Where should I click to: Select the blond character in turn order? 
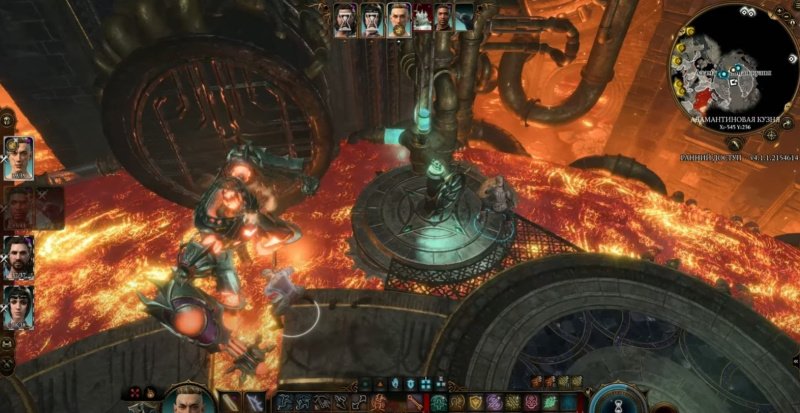(398, 17)
